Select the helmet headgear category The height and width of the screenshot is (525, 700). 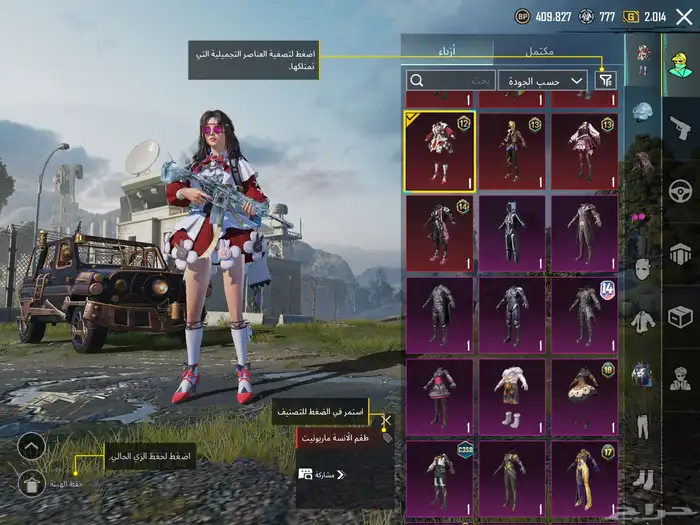pyautogui.click(x=642, y=111)
